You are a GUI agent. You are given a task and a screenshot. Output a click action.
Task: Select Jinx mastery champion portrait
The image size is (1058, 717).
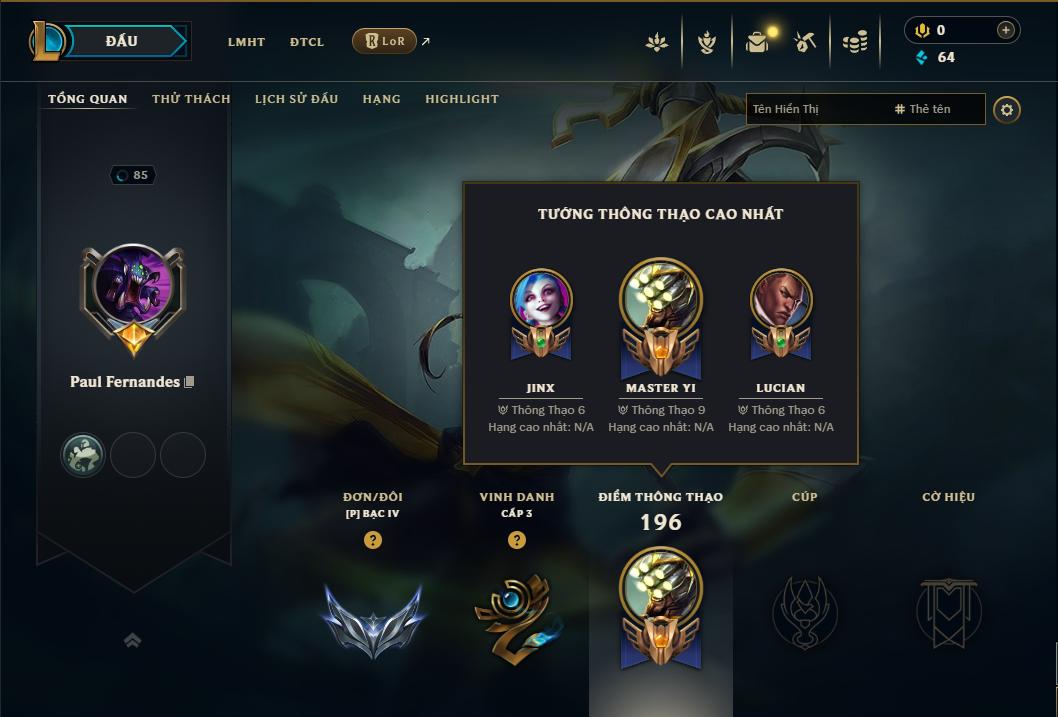click(540, 299)
